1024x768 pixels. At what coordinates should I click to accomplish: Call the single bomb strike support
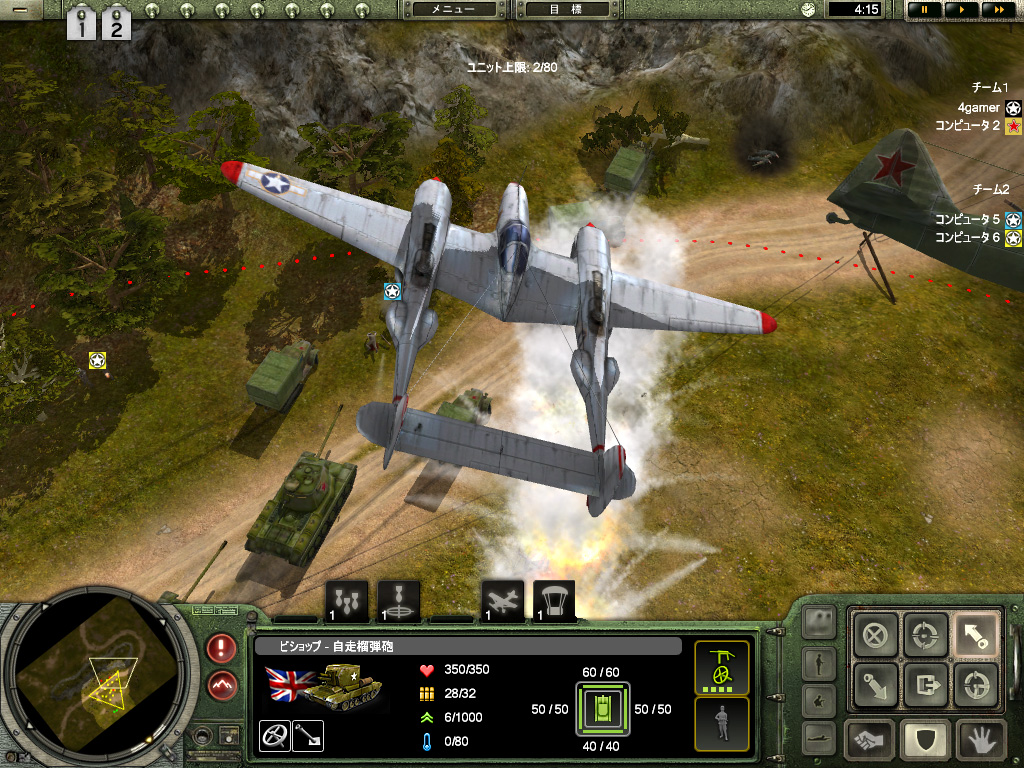click(399, 601)
